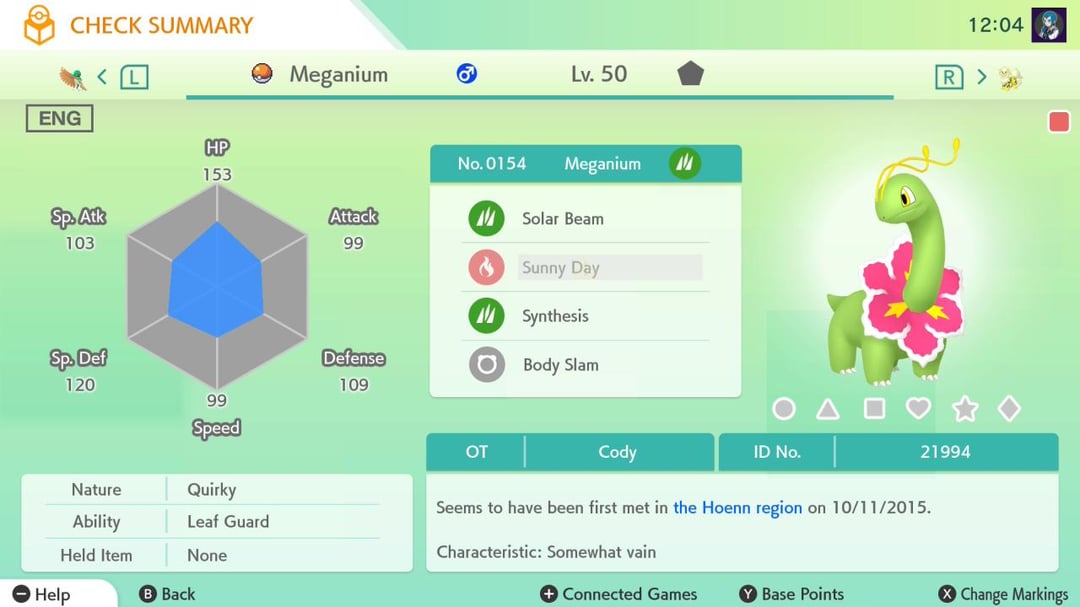
Task: Open the user profile avatar icon
Action: tap(1049, 25)
